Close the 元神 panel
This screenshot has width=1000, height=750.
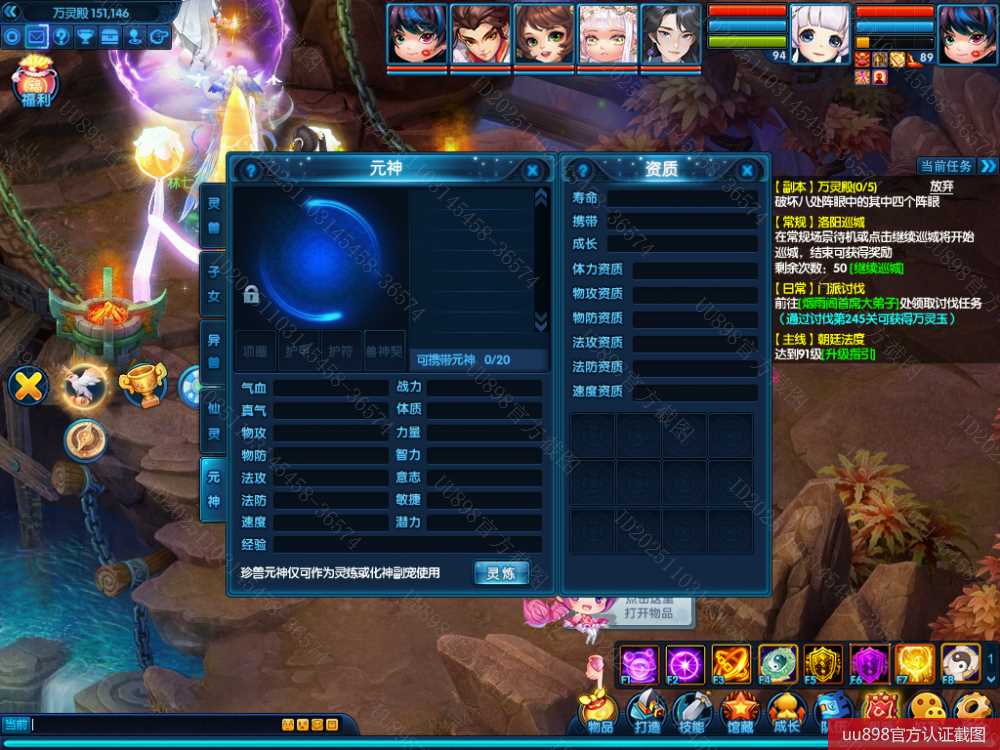tap(533, 170)
